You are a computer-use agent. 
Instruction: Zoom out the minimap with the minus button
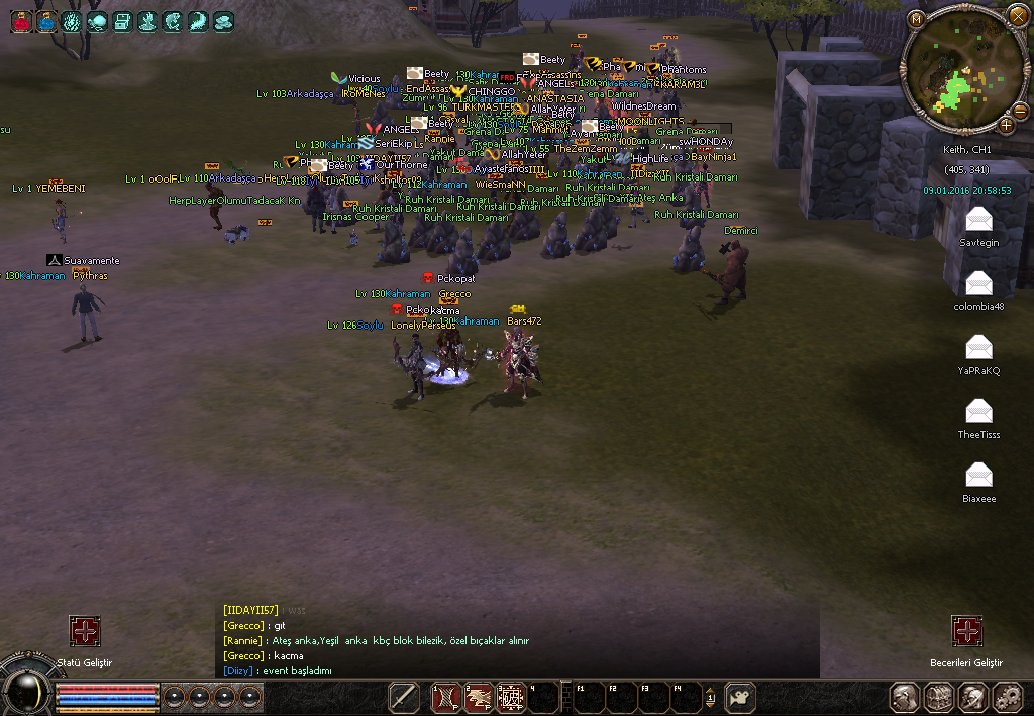[1021, 110]
